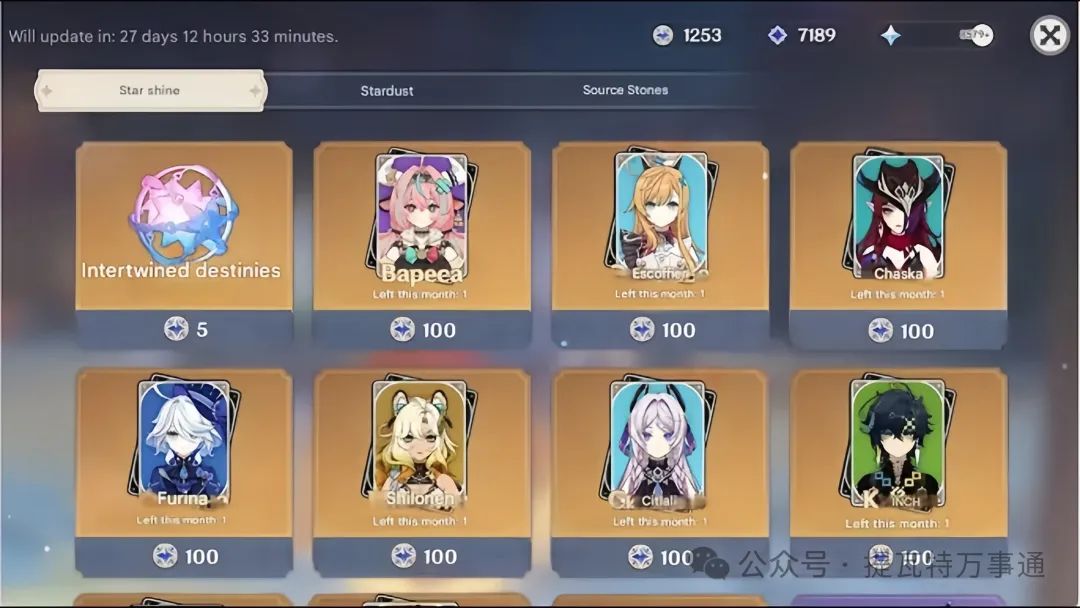Viewport: 1080px width, 608px height.
Task: Select the Chaska character card
Action: [x=898, y=226]
